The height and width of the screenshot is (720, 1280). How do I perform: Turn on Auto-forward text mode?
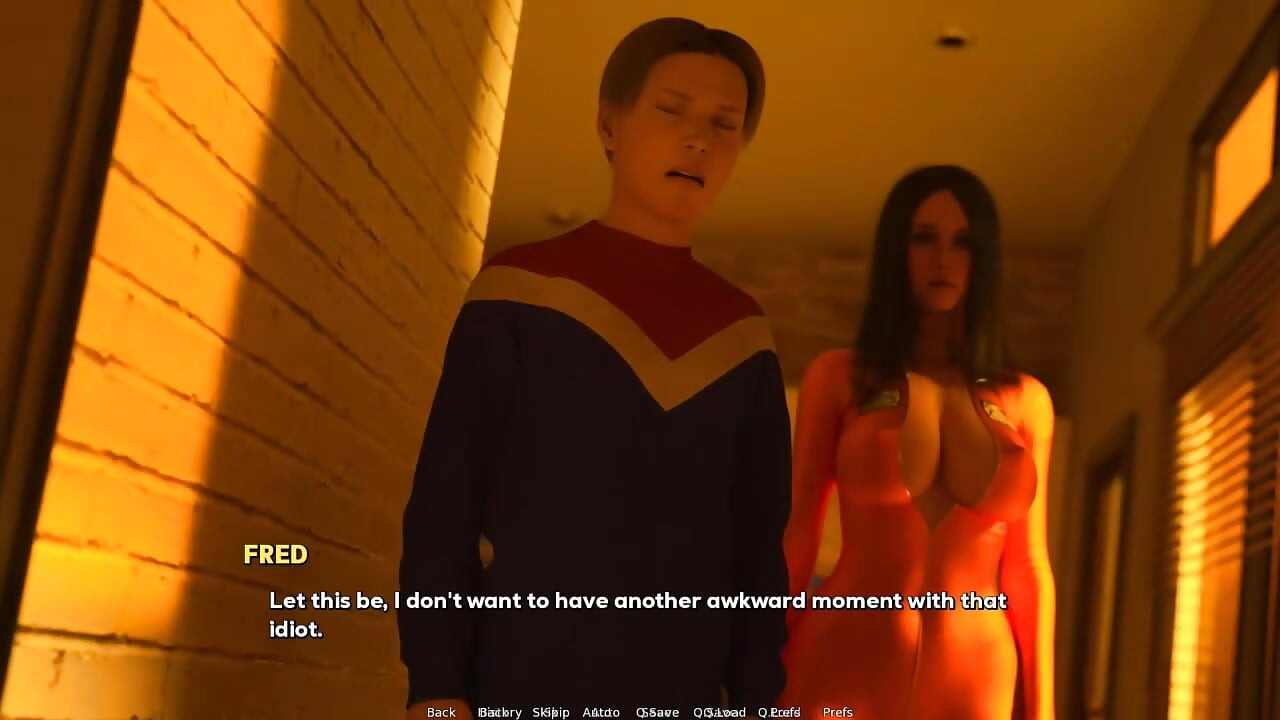(x=601, y=712)
